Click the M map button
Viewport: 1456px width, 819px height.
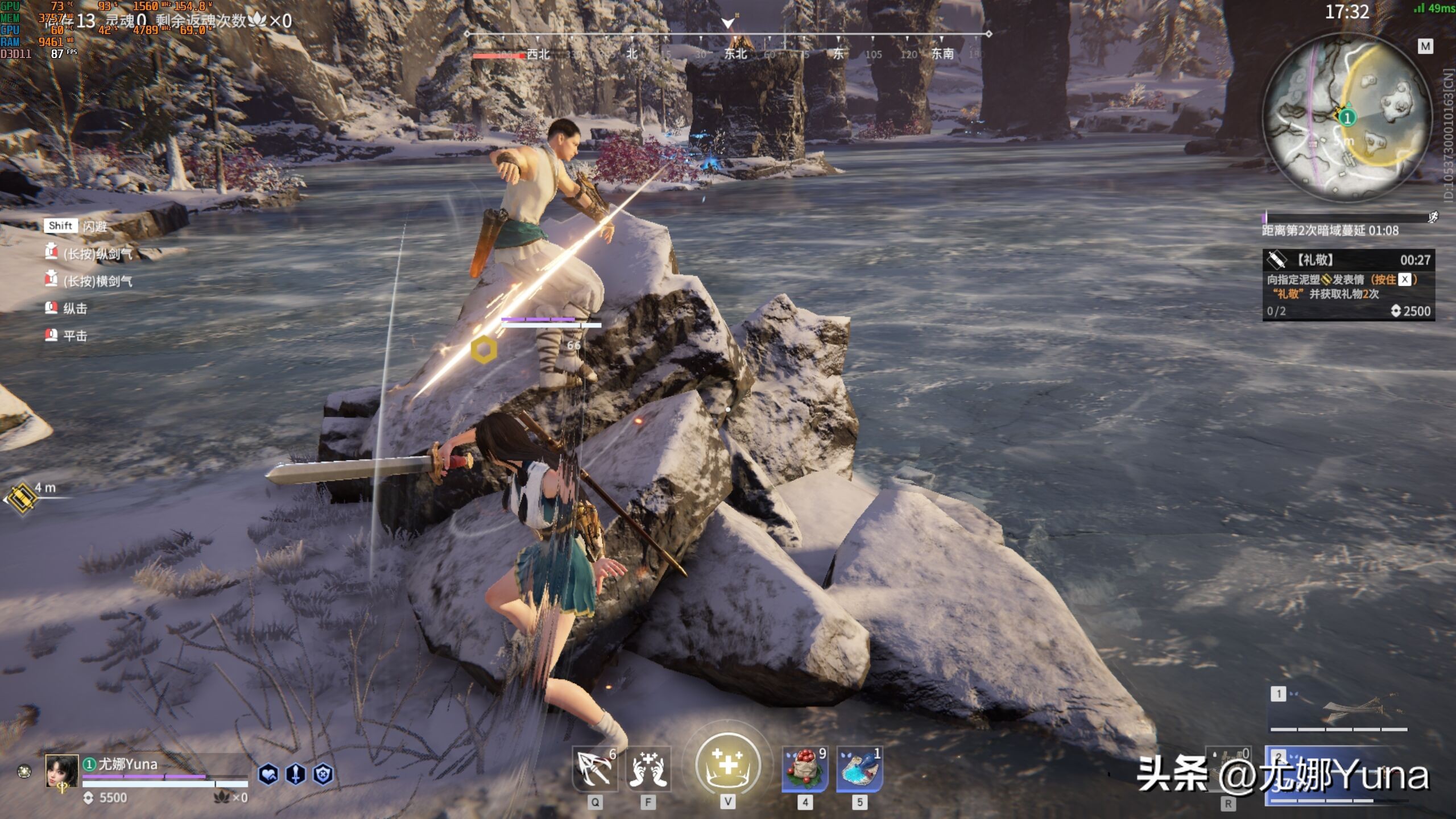[1425, 47]
